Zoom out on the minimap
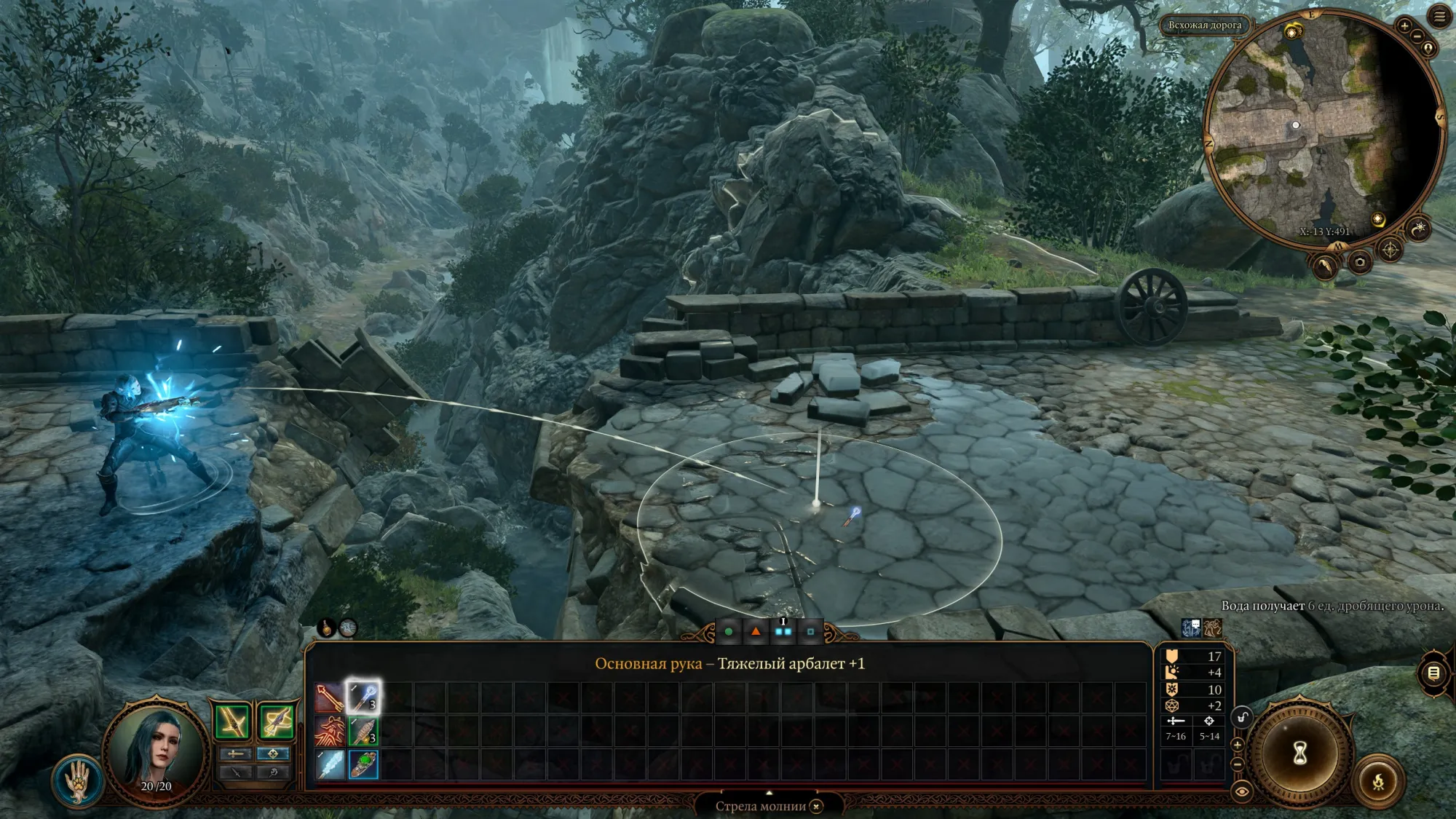 [1417, 36]
